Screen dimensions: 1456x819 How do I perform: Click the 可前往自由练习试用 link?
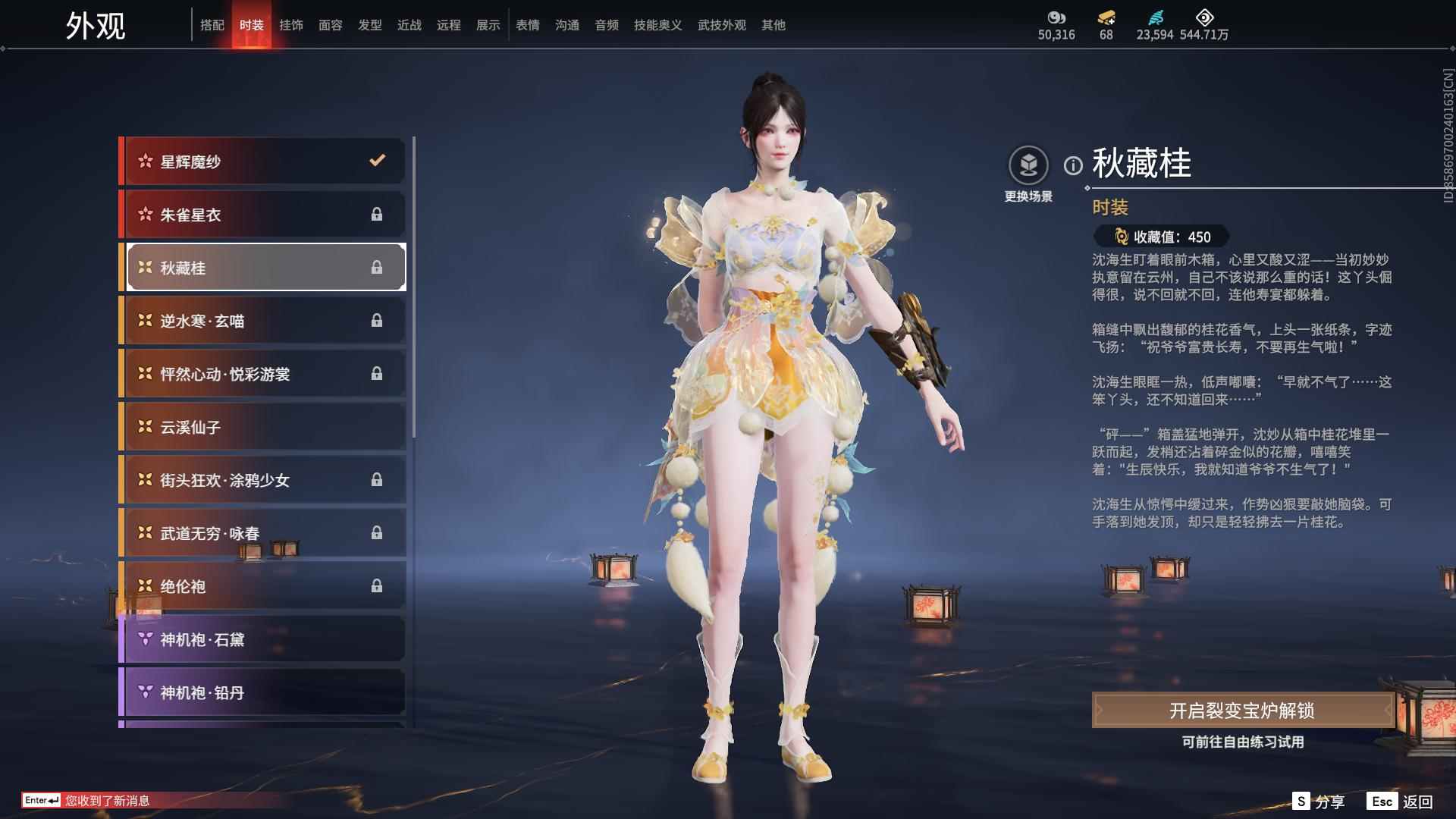coord(1241,743)
